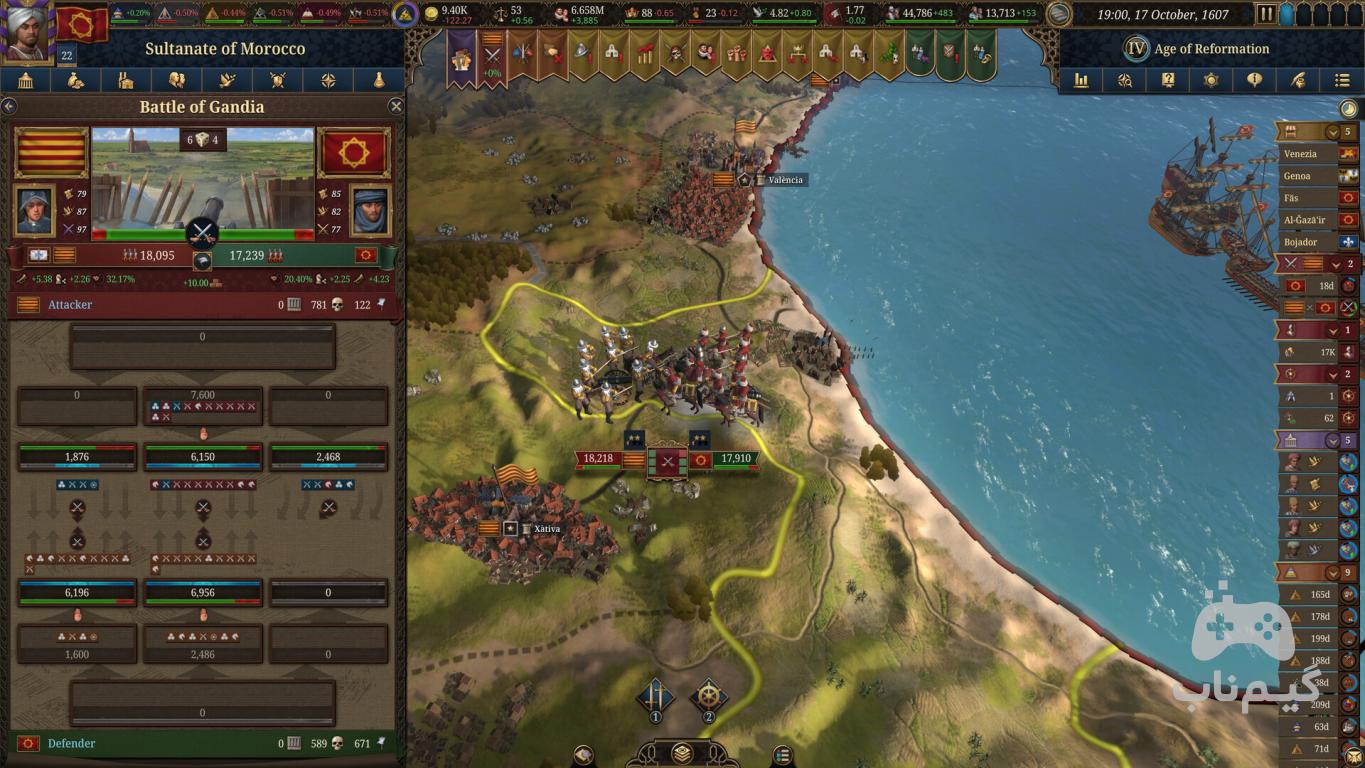
Task: Click the Valencia city label
Action: tap(785, 180)
